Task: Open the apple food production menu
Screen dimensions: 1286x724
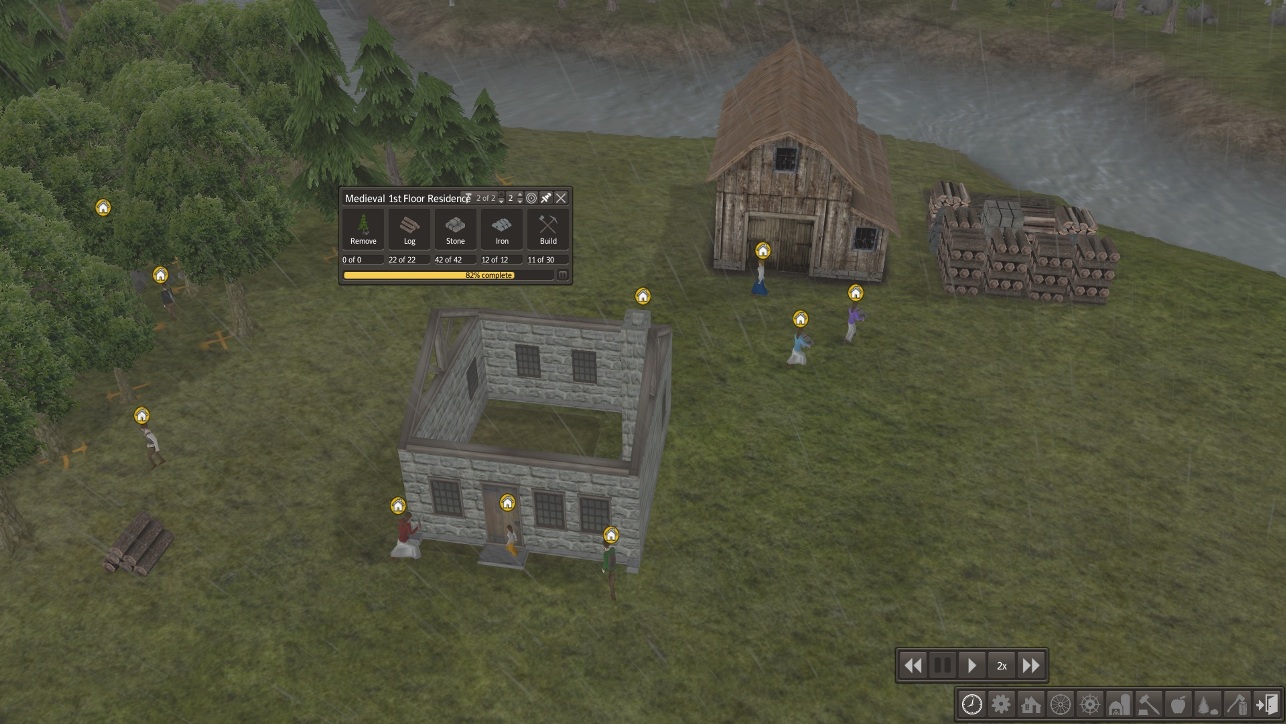Action: (1178, 704)
